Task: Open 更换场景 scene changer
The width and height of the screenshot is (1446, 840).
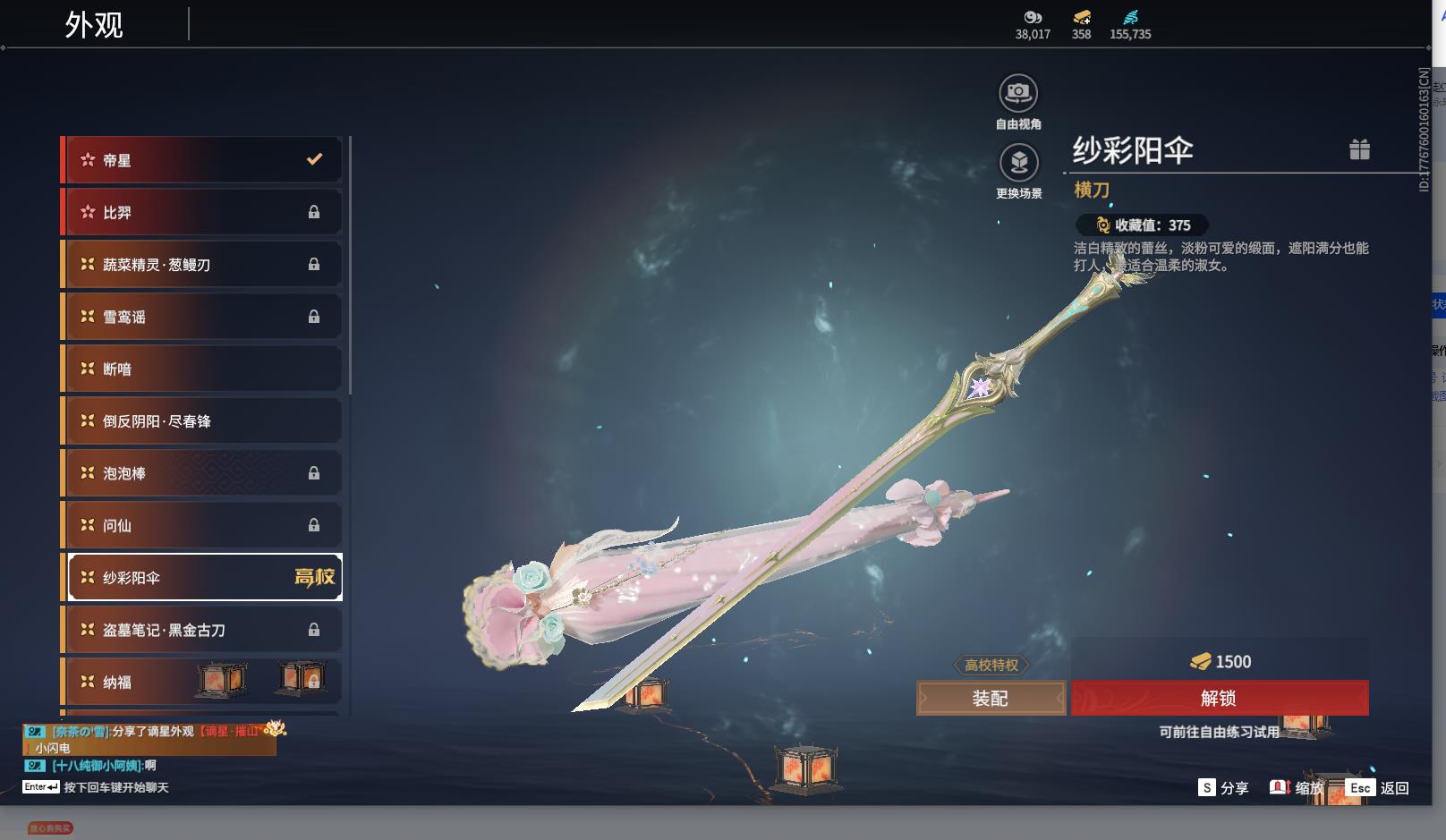Action: pyautogui.click(x=1018, y=163)
